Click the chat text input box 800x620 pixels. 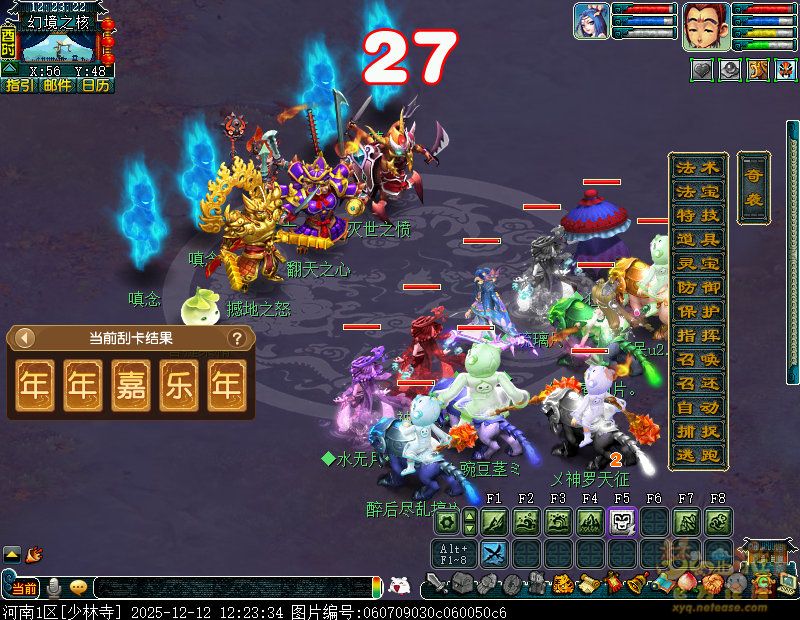(230, 588)
